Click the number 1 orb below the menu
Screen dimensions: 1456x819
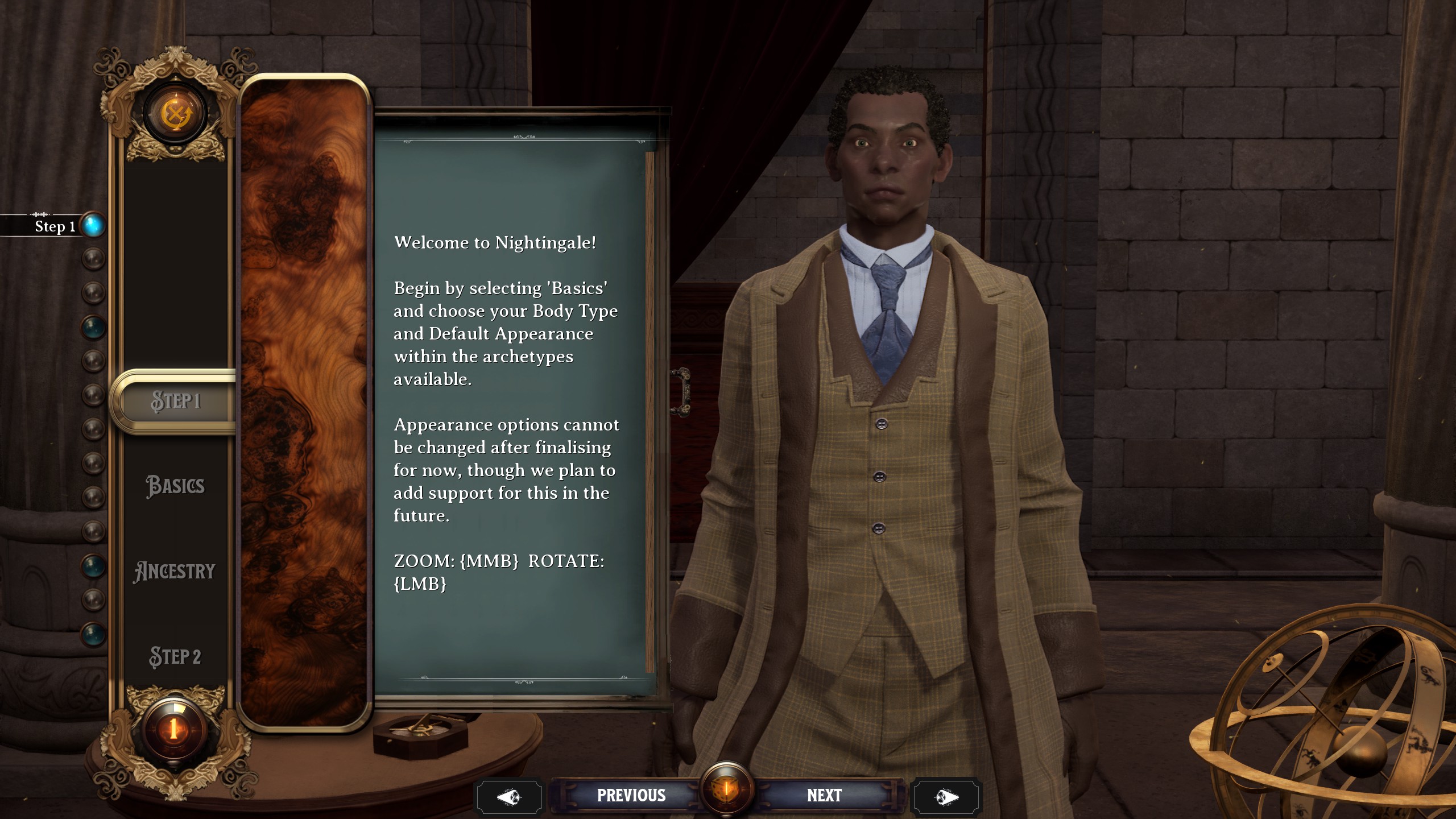coord(174,728)
